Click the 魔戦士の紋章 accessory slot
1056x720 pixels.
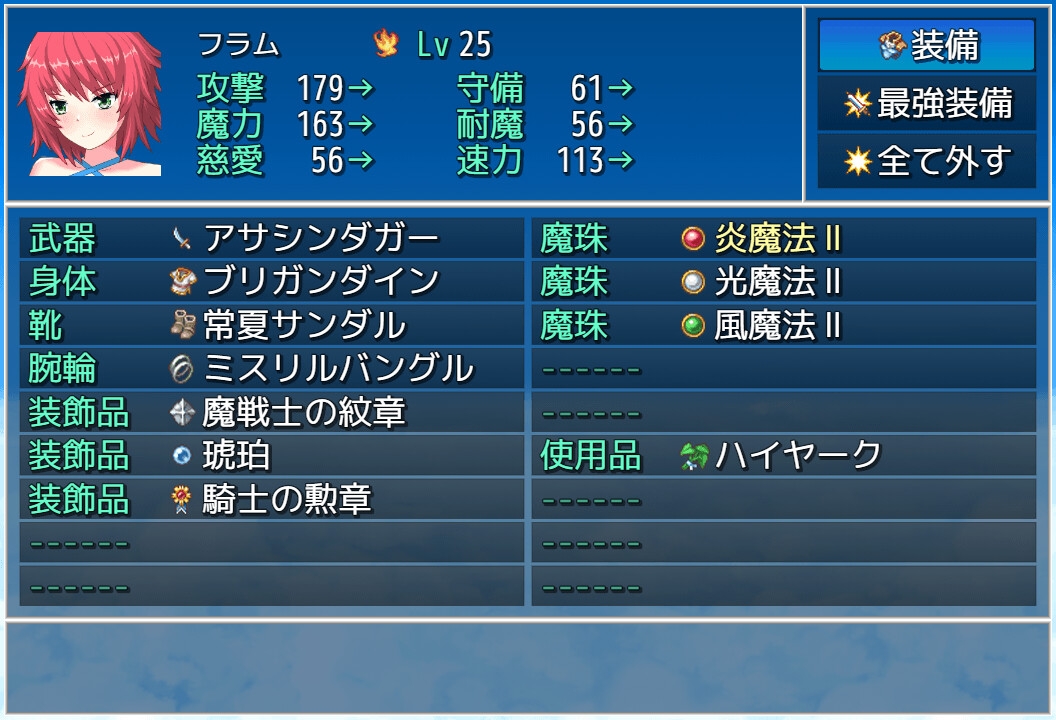[x=271, y=412]
